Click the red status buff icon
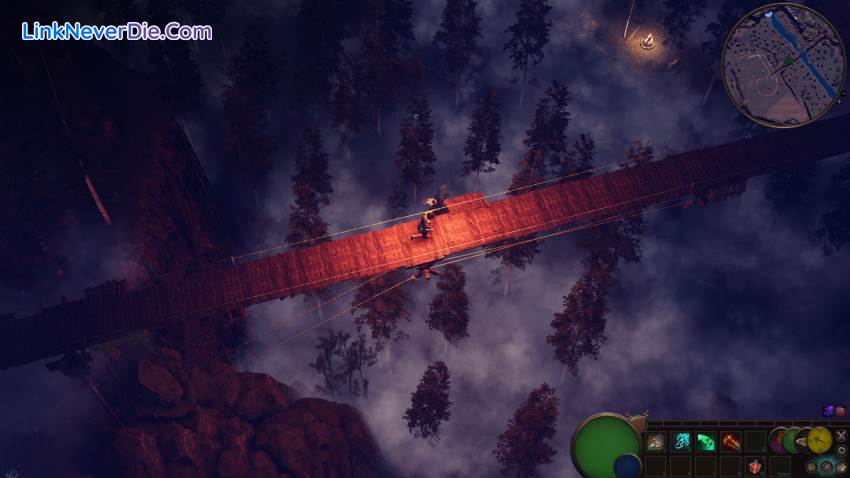 click(840, 411)
